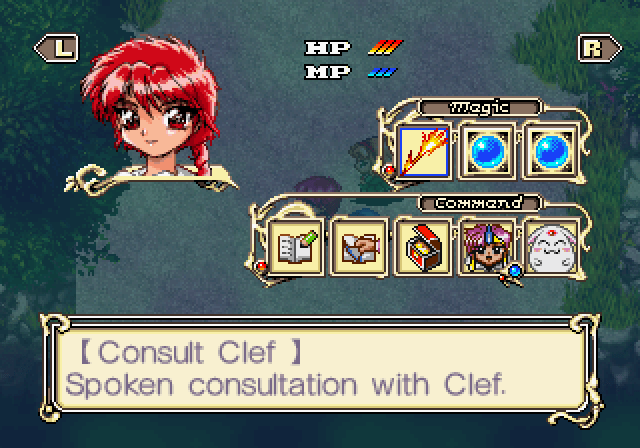The width and height of the screenshot is (640, 448).
Task: Choose the white Mokona command icon
Action: (x=551, y=245)
